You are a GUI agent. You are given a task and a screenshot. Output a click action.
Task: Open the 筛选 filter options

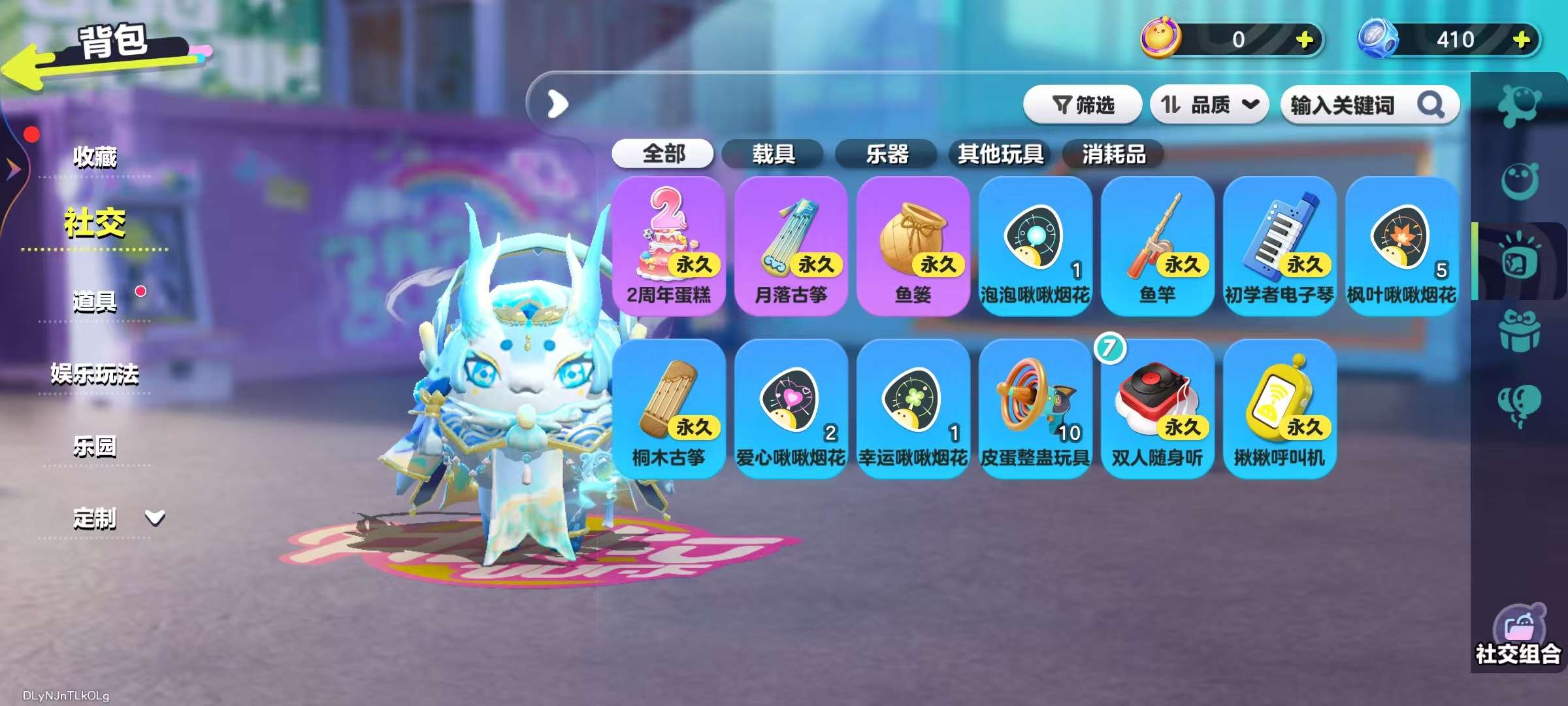pyautogui.click(x=1084, y=104)
